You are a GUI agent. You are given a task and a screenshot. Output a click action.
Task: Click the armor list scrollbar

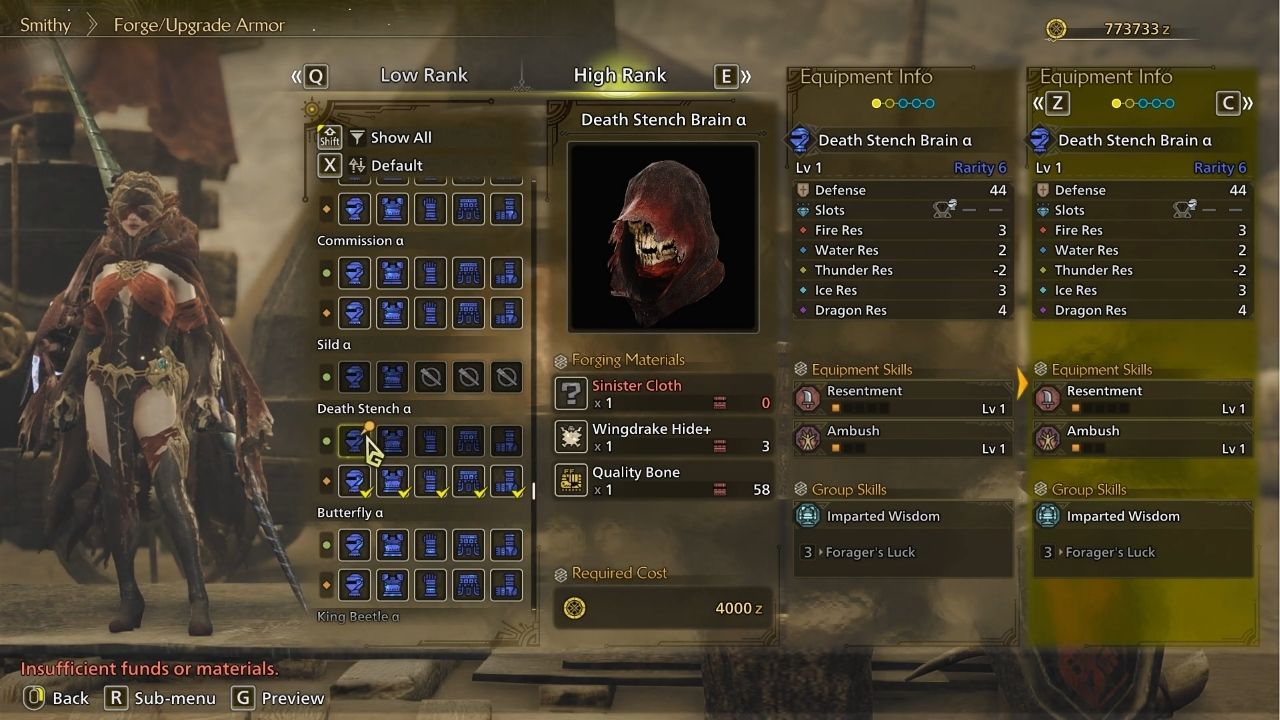tap(534, 490)
